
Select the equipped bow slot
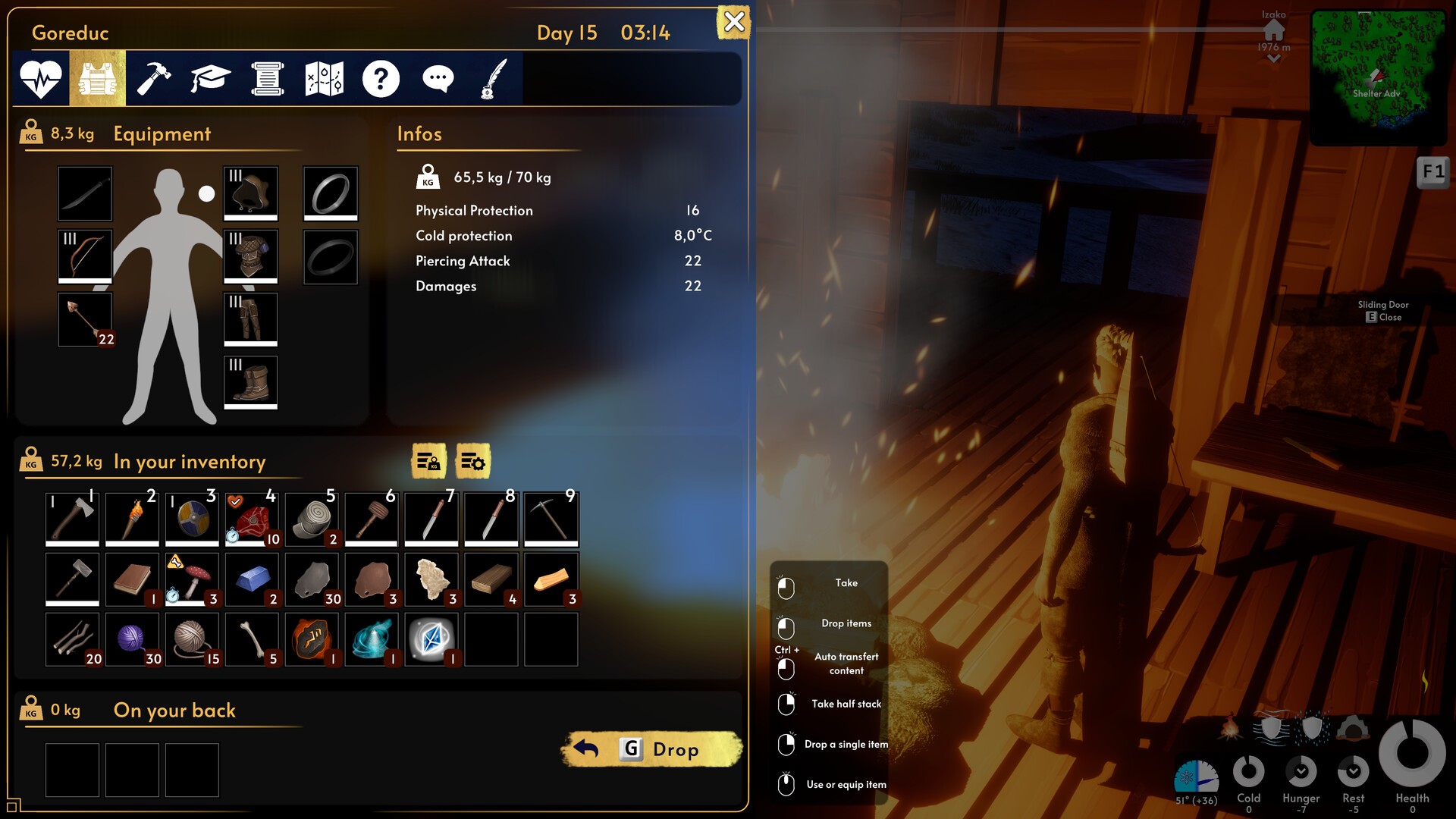[85, 256]
